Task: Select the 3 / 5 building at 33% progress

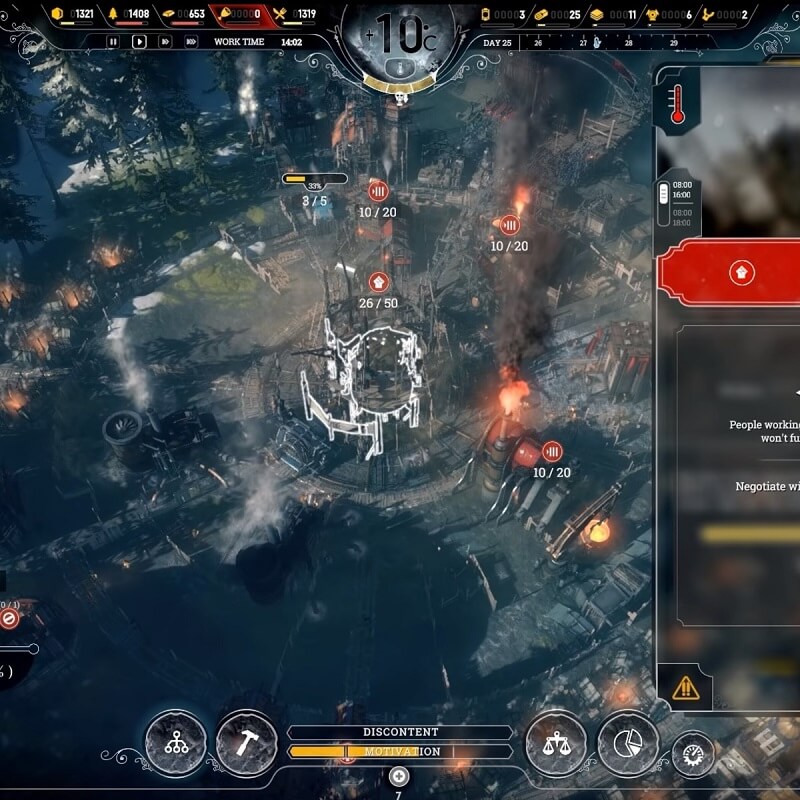Action: [x=315, y=179]
